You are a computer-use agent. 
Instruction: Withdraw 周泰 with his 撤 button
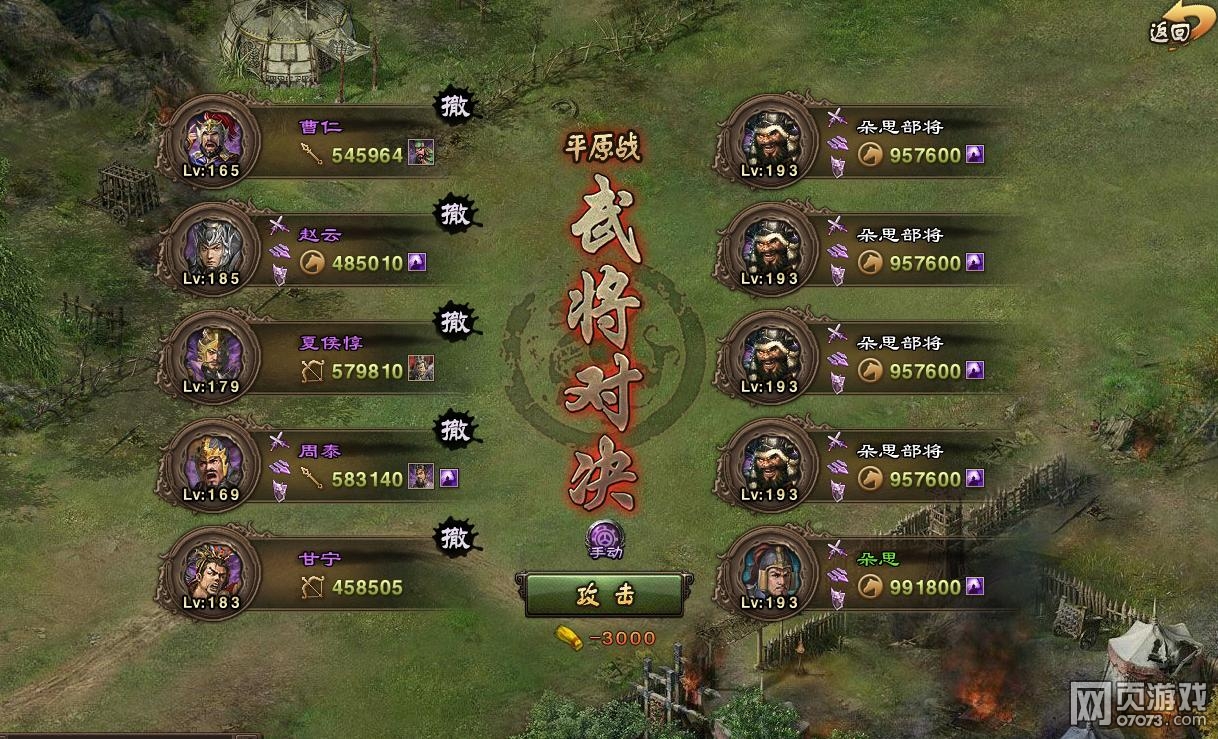pyautogui.click(x=455, y=430)
